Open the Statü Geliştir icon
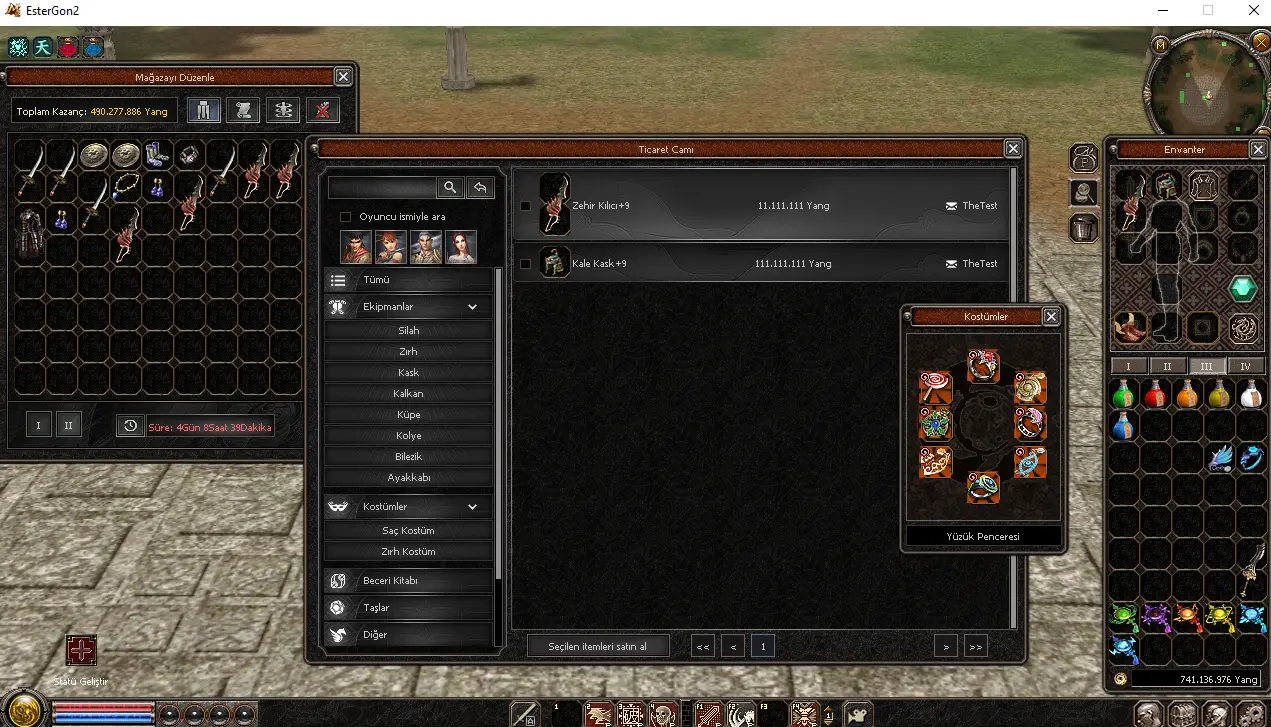Viewport: 1271px width, 727px height. [x=81, y=650]
